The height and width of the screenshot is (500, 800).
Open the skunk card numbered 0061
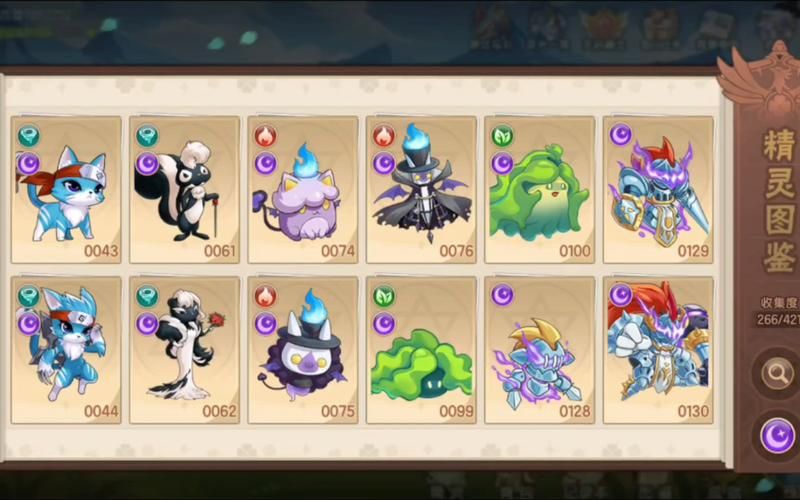[184, 190]
